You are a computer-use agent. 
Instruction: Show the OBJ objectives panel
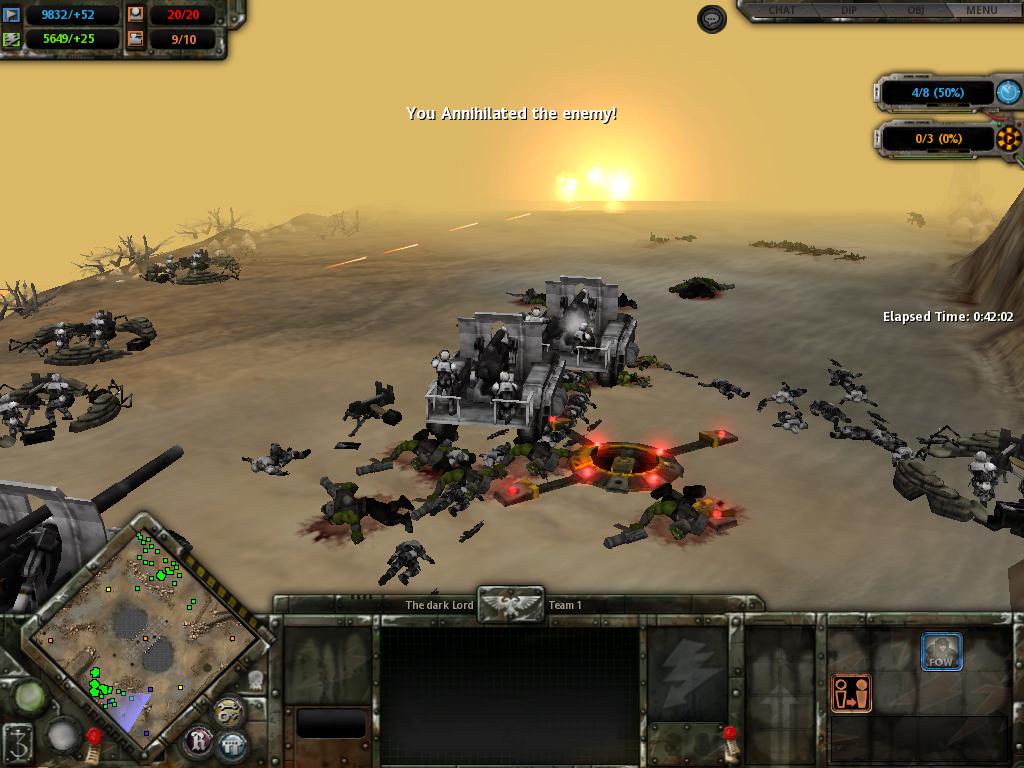point(915,11)
